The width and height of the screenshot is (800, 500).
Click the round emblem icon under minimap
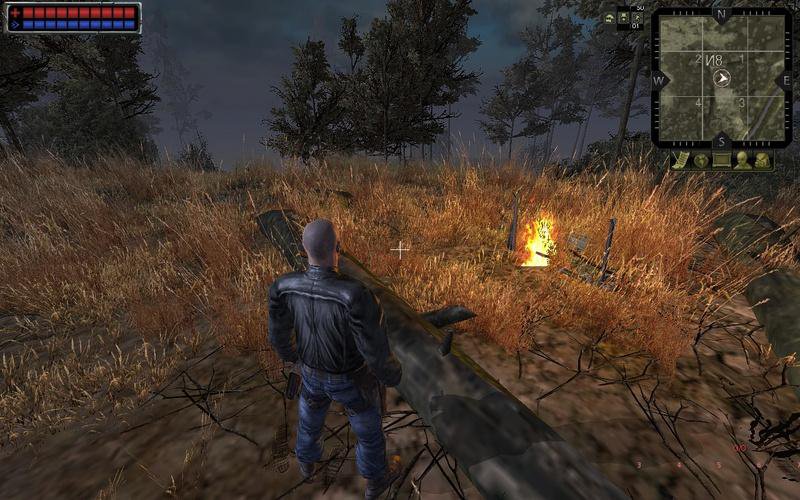701,160
